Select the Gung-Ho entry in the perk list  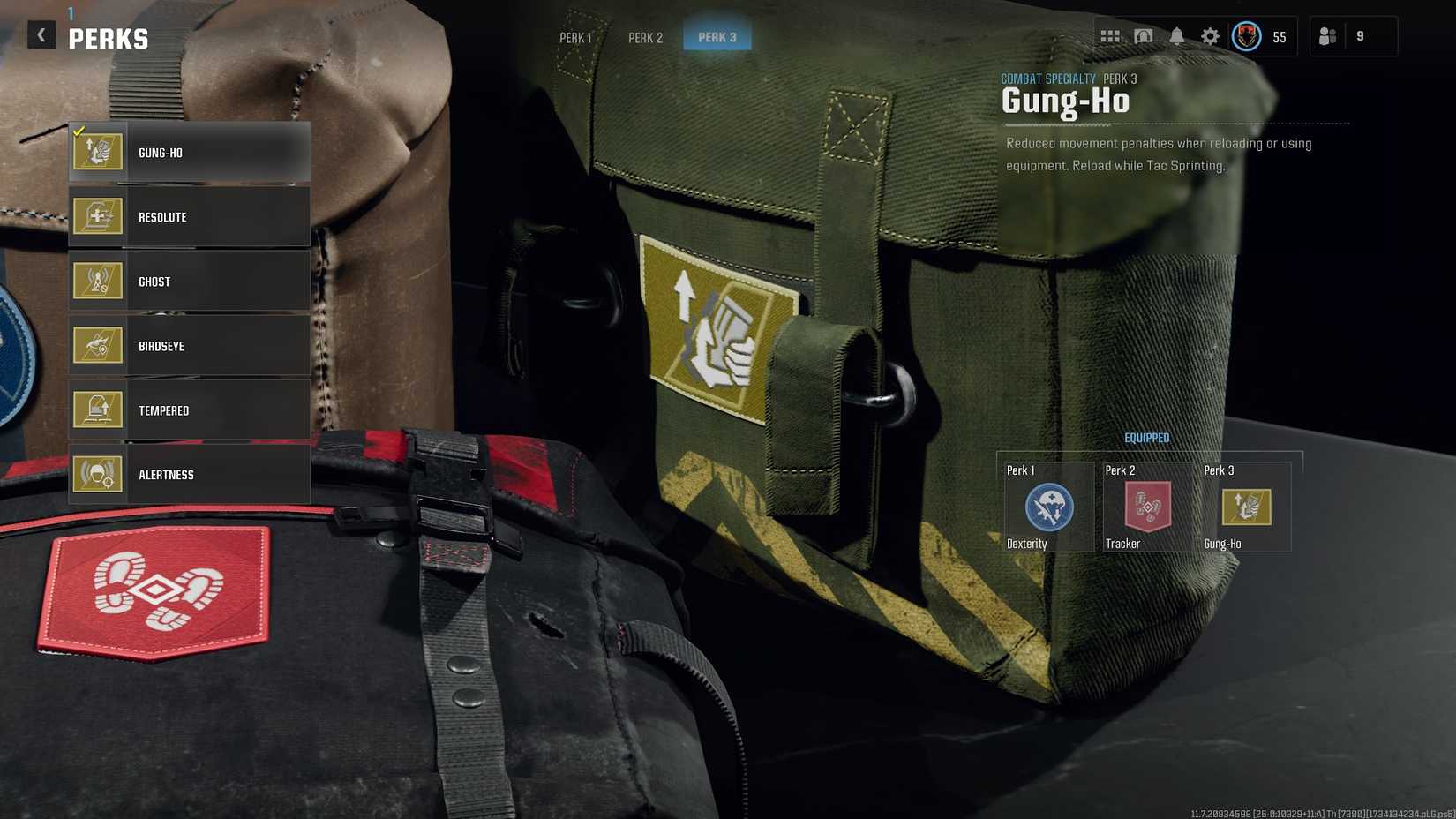190,152
